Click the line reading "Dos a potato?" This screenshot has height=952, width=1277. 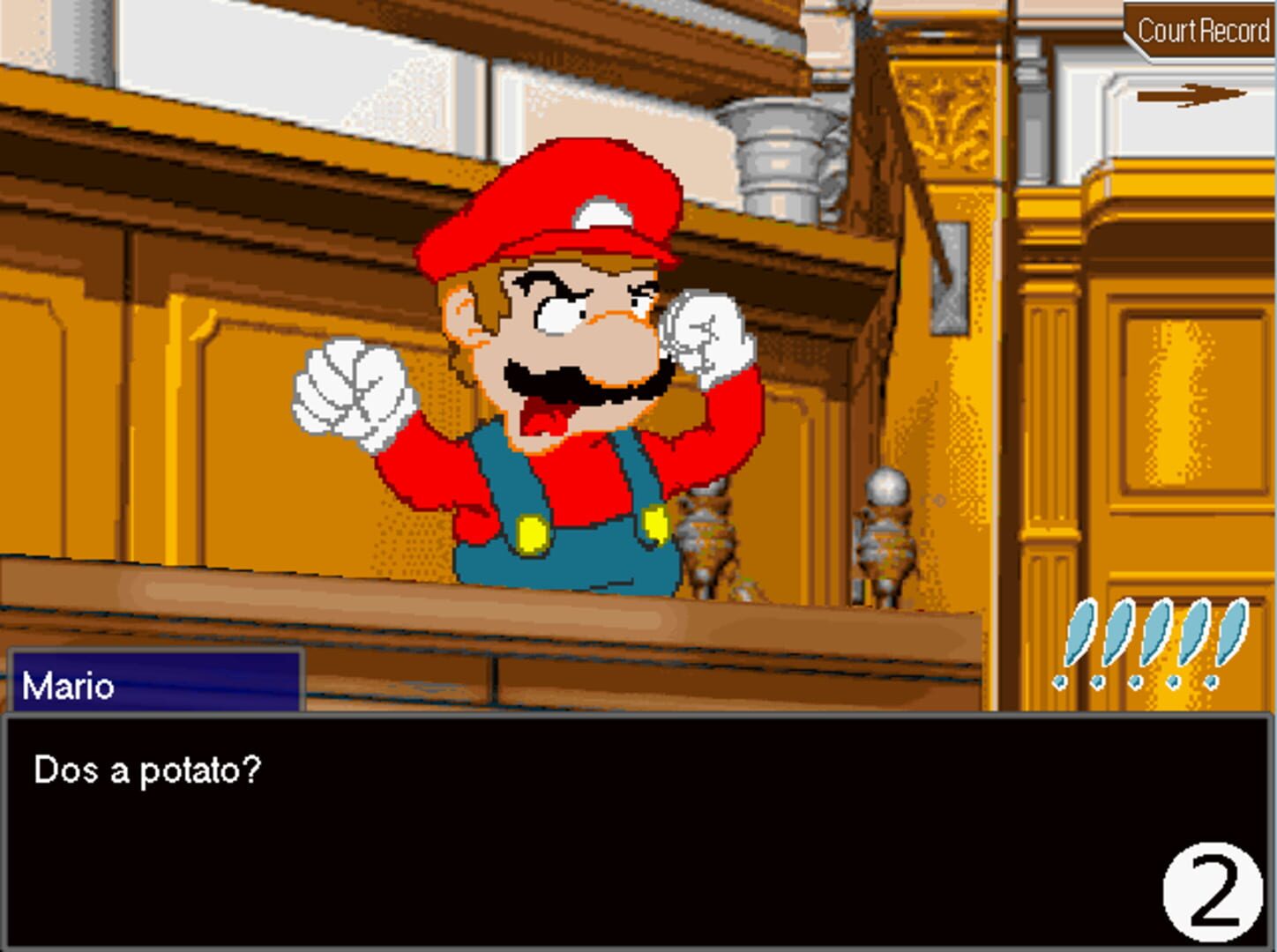(146, 770)
